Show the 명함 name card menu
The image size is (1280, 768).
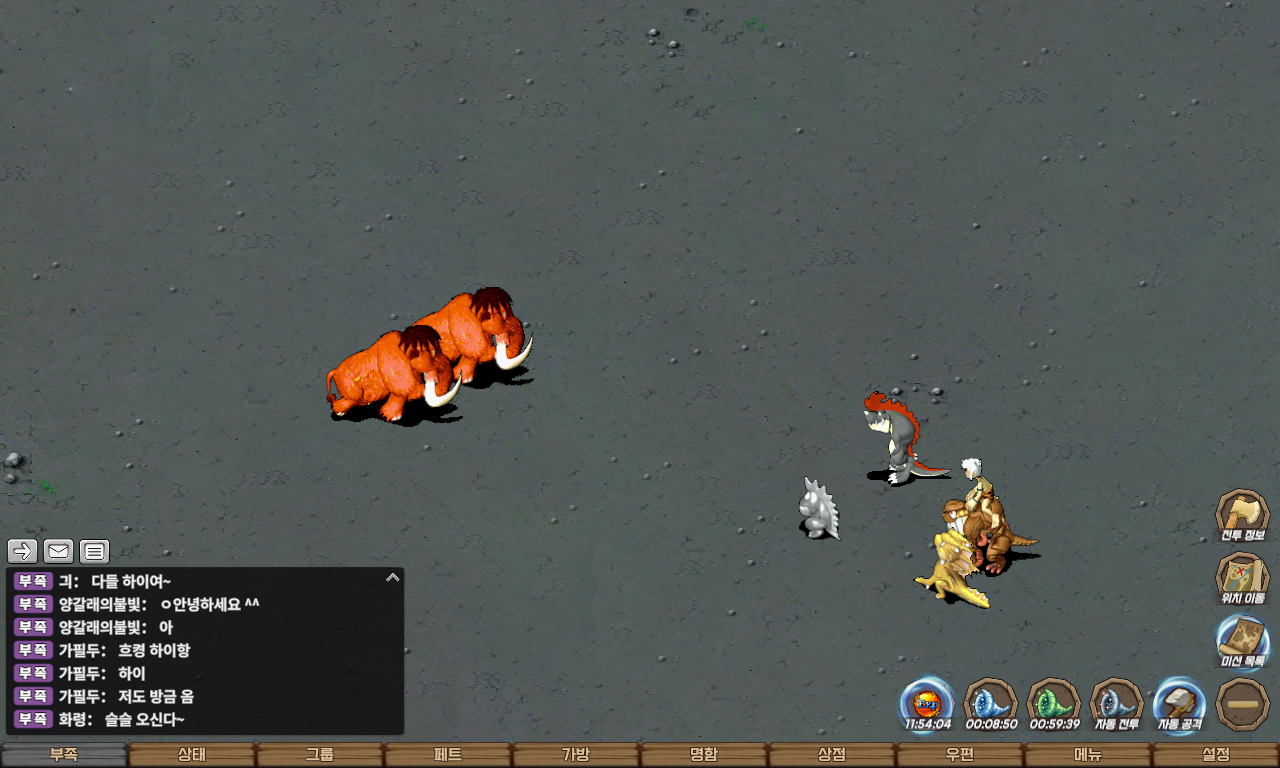pyautogui.click(x=704, y=755)
